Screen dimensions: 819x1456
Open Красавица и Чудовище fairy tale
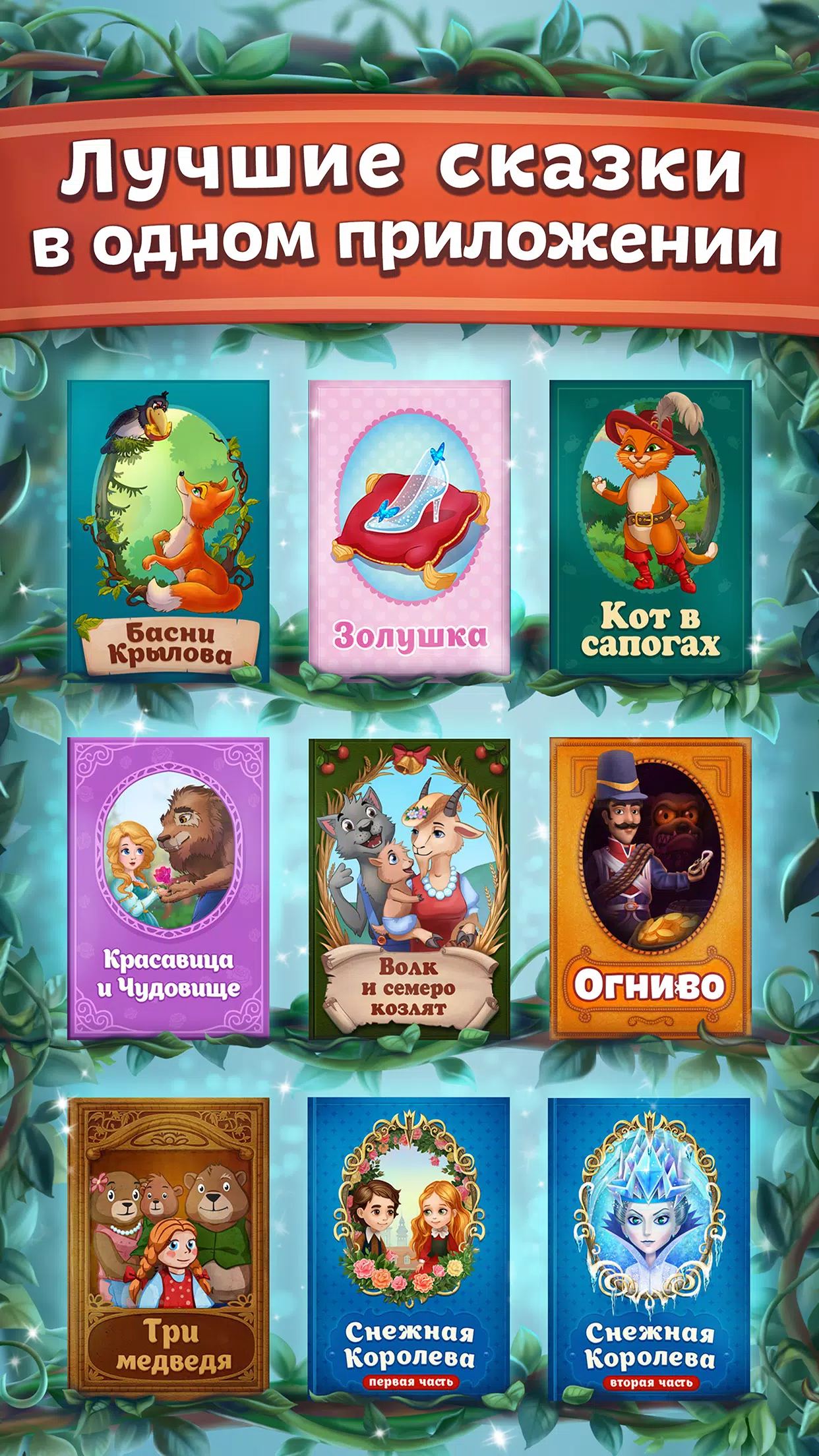click(x=168, y=888)
